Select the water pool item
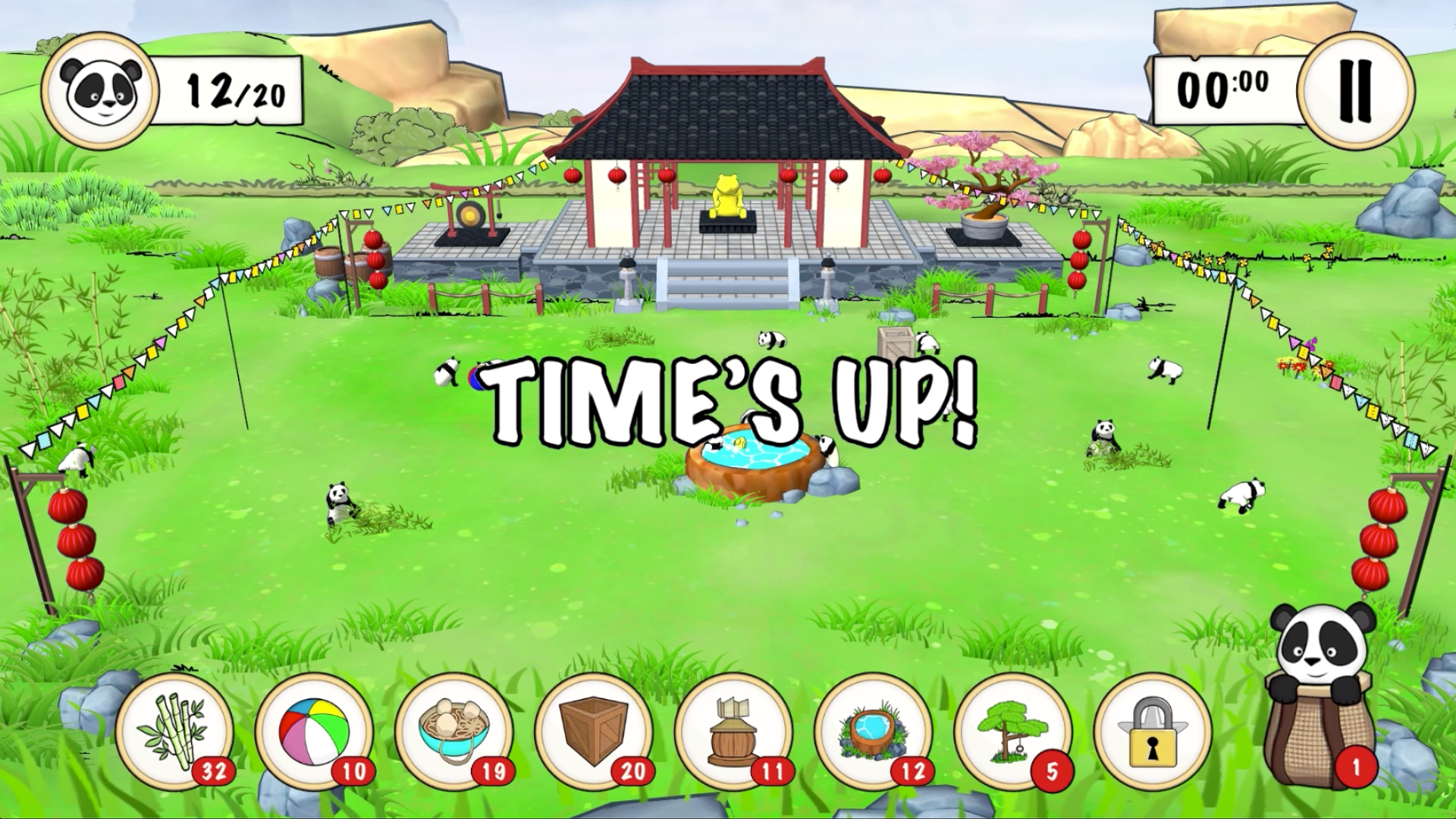Screen dimensions: 1456x819 click(872, 731)
